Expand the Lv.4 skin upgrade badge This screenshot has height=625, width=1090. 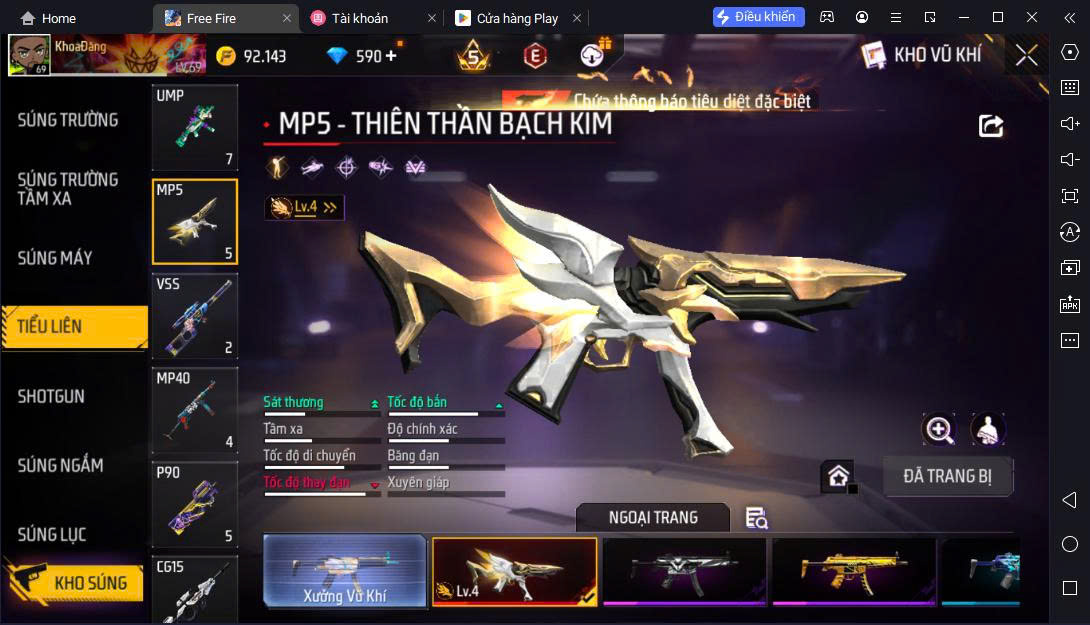[304, 207]
